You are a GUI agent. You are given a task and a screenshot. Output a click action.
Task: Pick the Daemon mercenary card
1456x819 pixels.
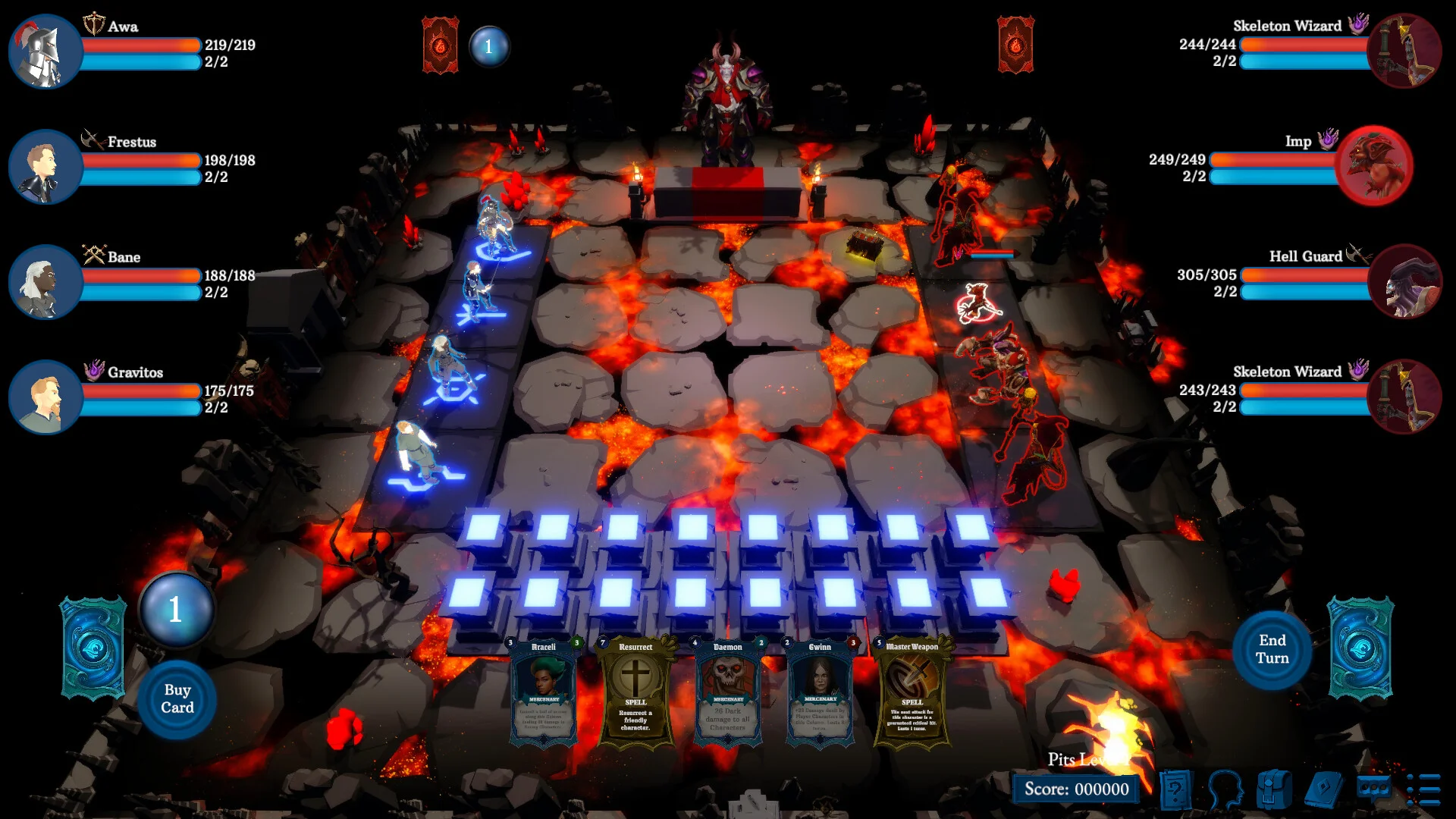727,691
